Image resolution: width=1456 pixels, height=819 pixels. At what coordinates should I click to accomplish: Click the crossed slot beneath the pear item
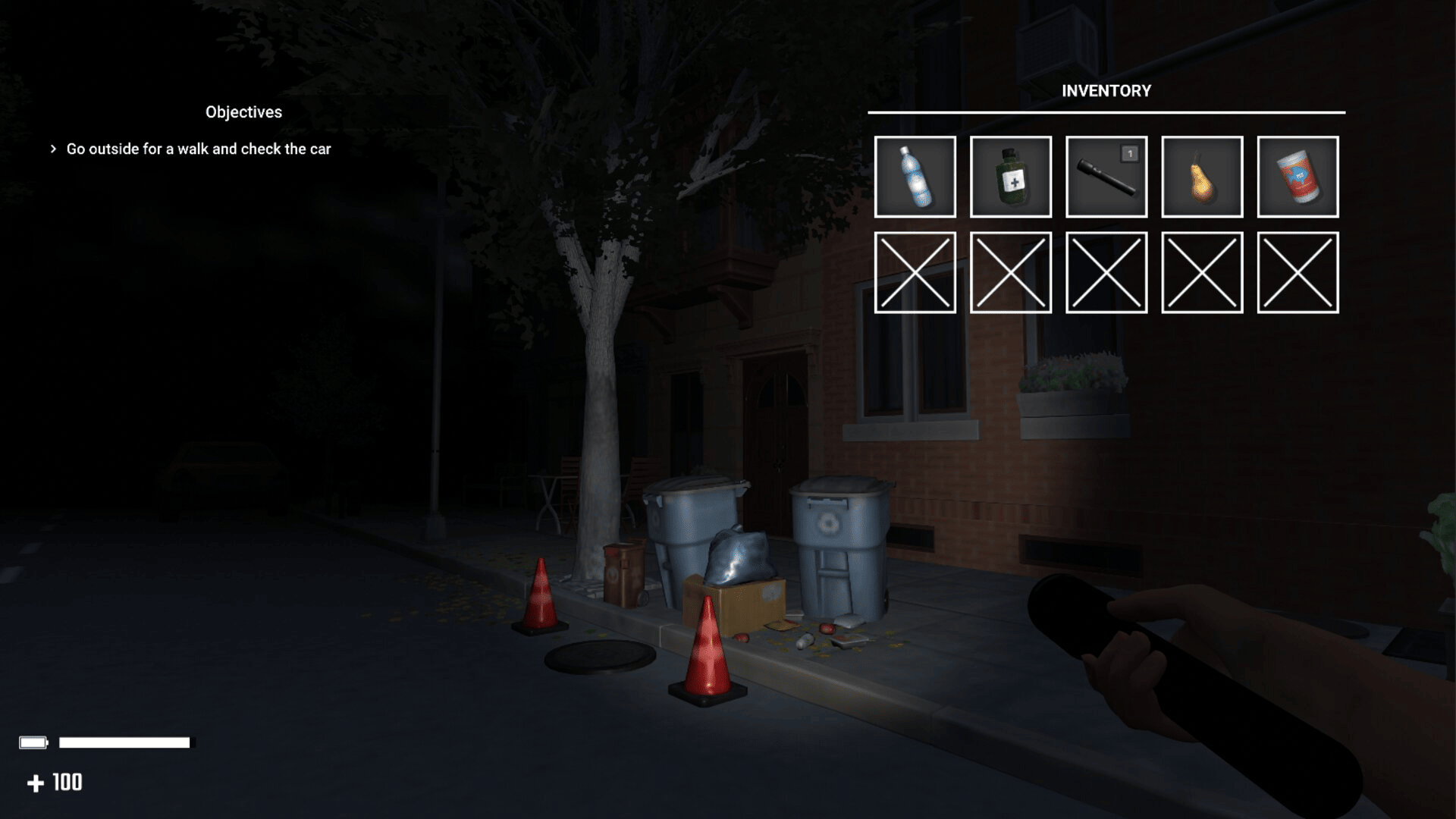(x=1201, y=274)
